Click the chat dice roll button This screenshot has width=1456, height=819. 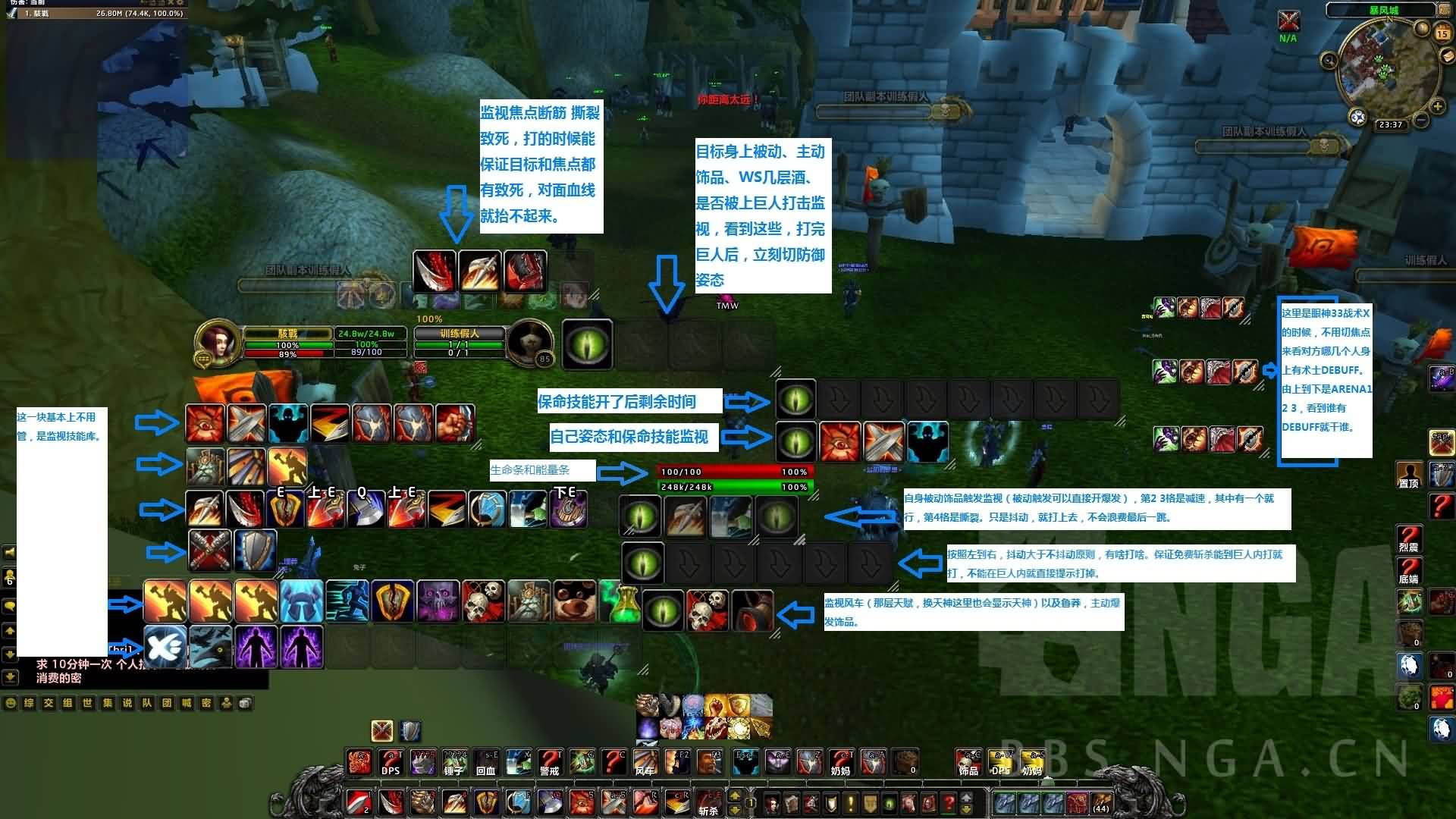[244, 703]
